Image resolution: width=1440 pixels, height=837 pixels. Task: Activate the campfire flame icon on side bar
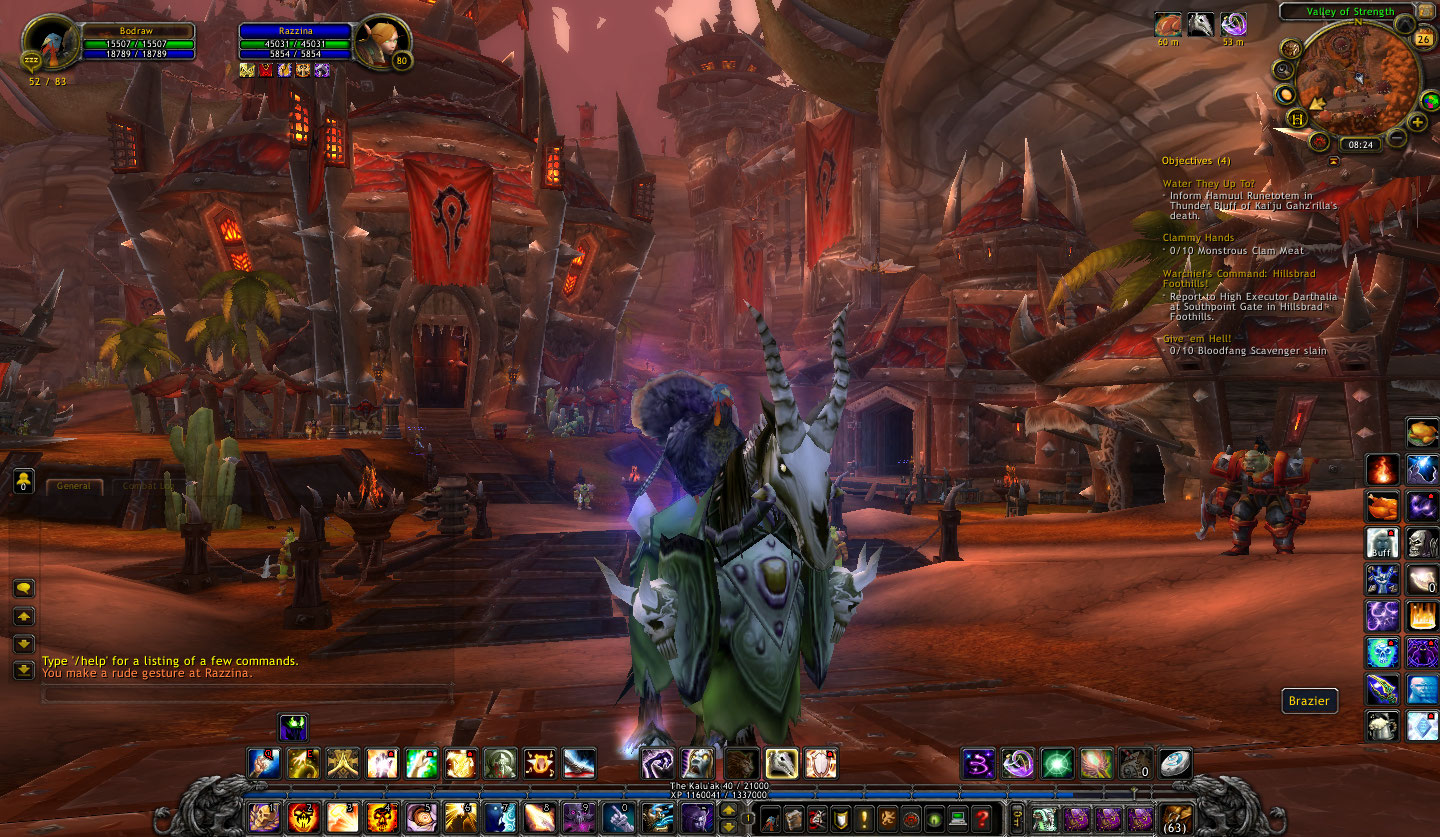point(1382,468)
